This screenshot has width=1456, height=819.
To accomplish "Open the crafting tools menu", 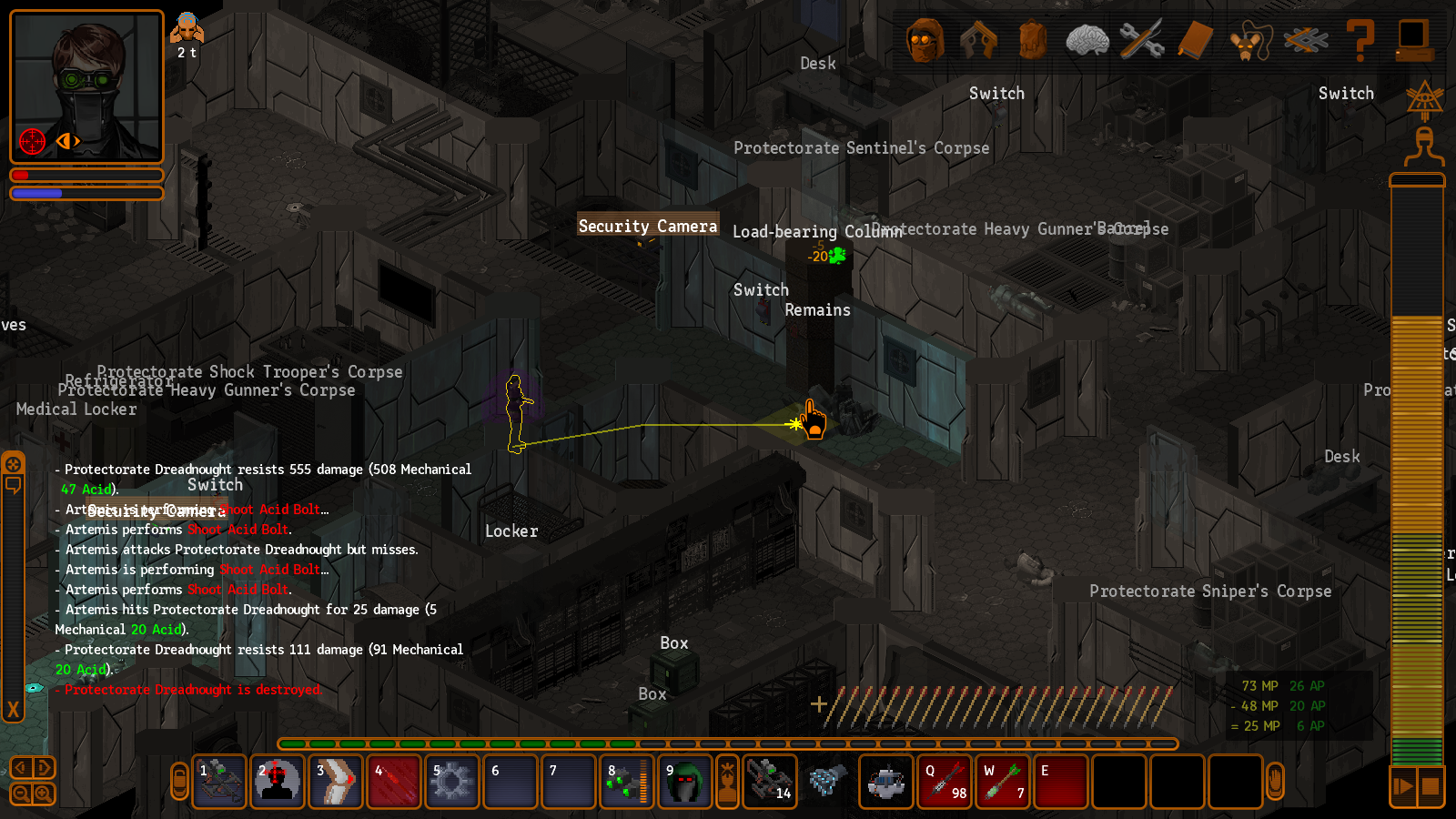I will 1141,40.
